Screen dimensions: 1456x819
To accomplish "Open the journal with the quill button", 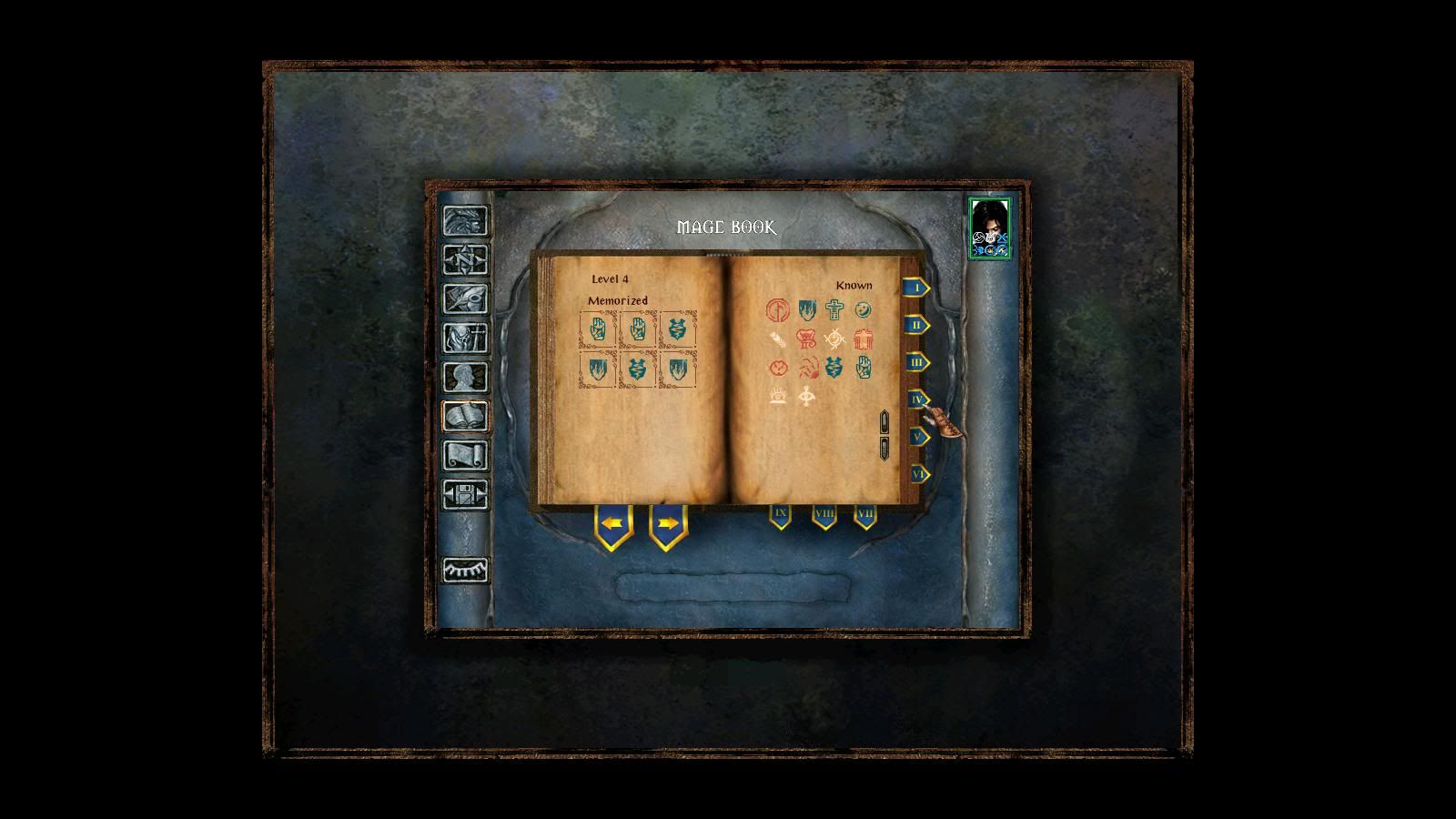I will pos(465,299).
